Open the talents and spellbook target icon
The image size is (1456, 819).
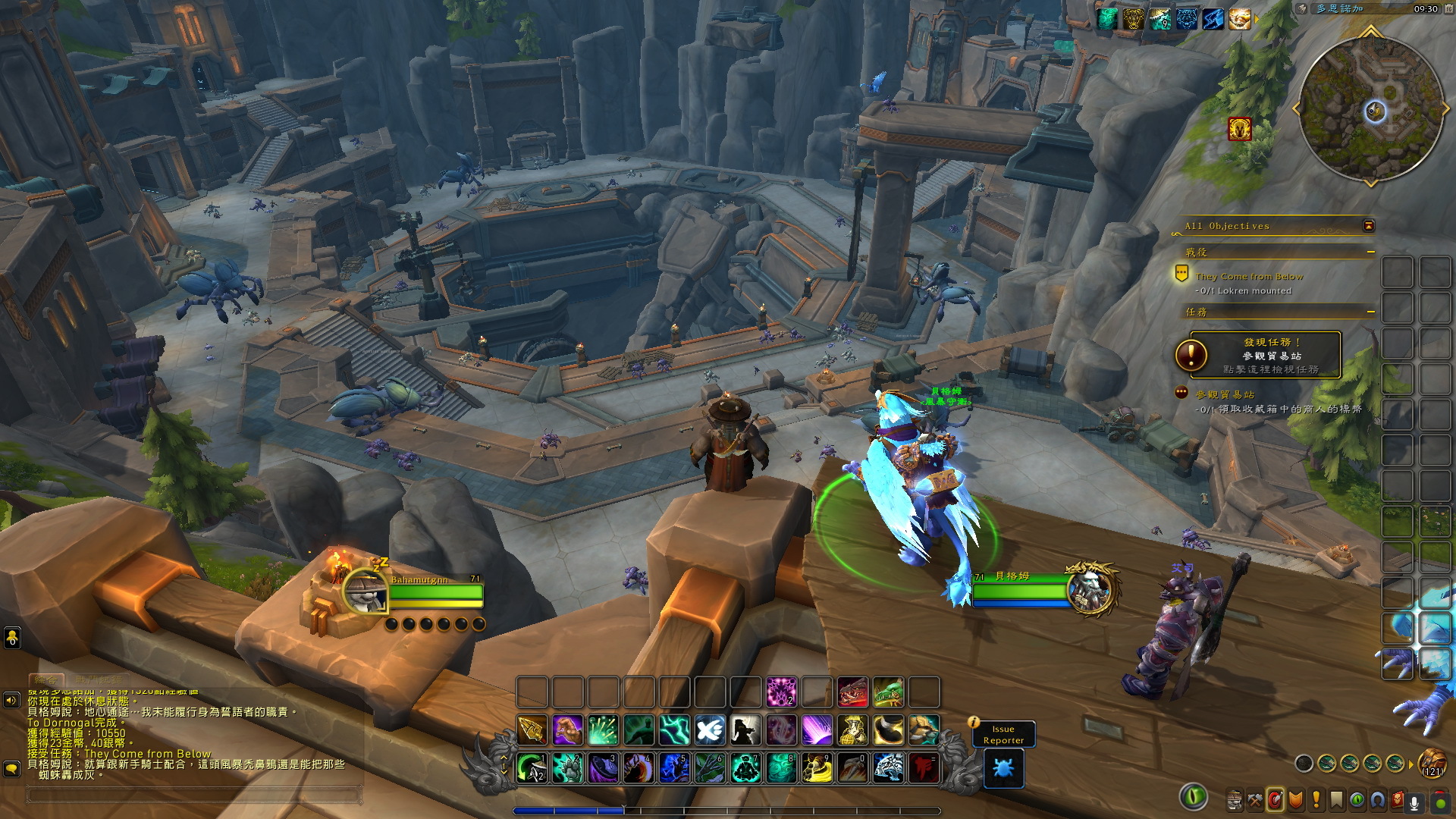[1276, 800]
